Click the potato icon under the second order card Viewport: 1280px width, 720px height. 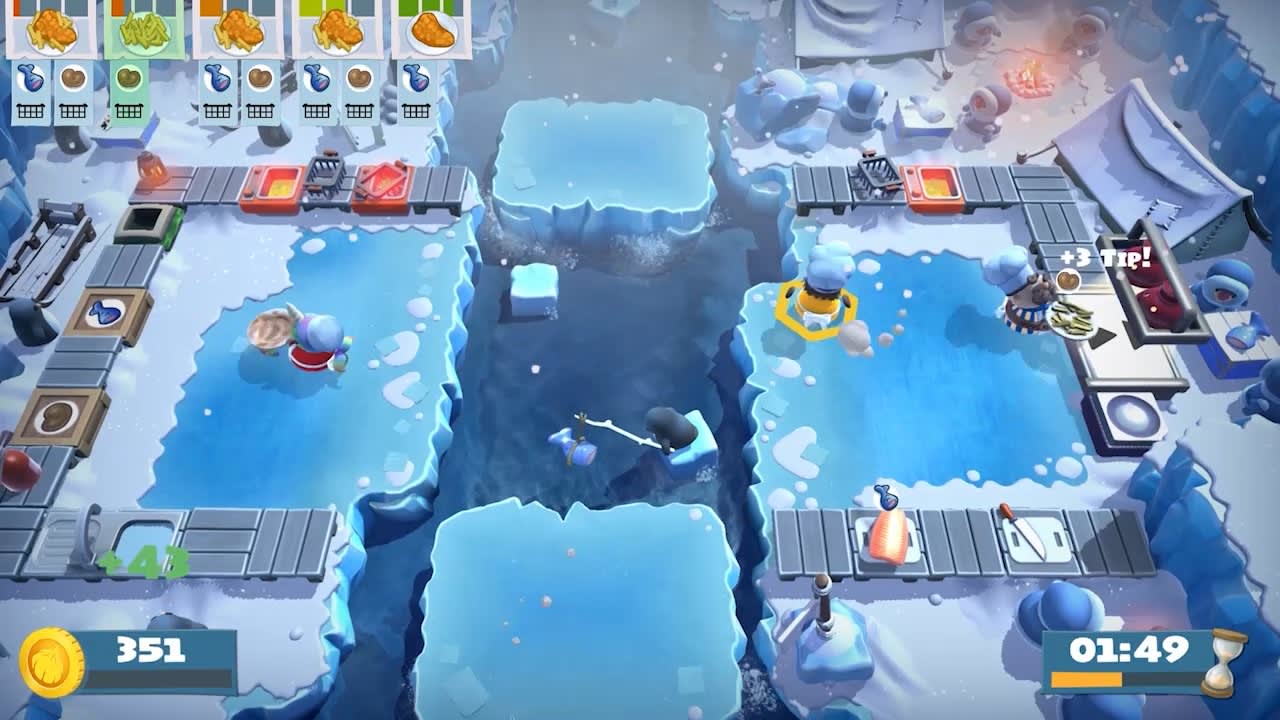pyautogui.click(x=129, y=79)
